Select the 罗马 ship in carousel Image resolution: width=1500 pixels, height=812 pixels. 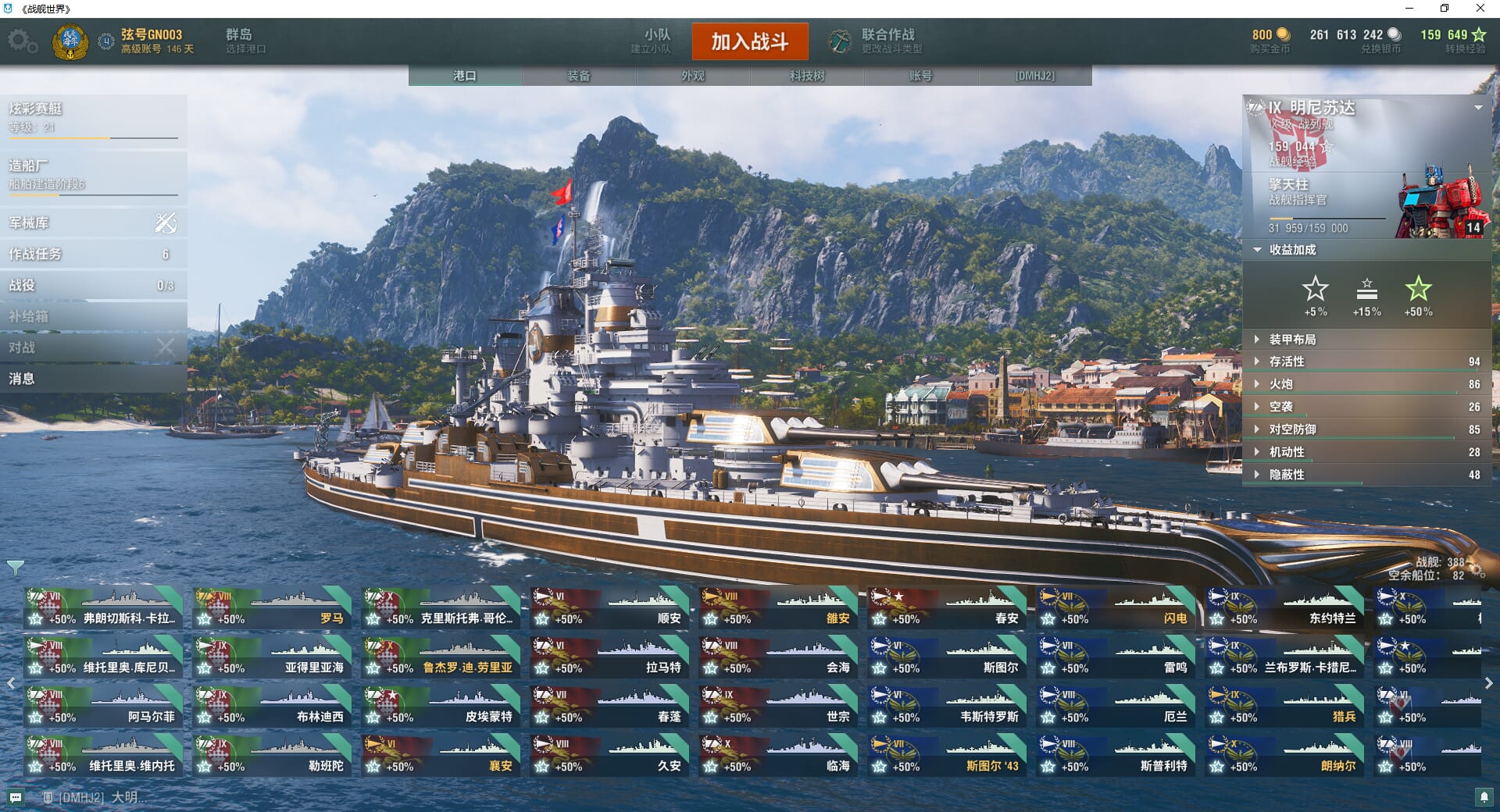tap(272, 608)
